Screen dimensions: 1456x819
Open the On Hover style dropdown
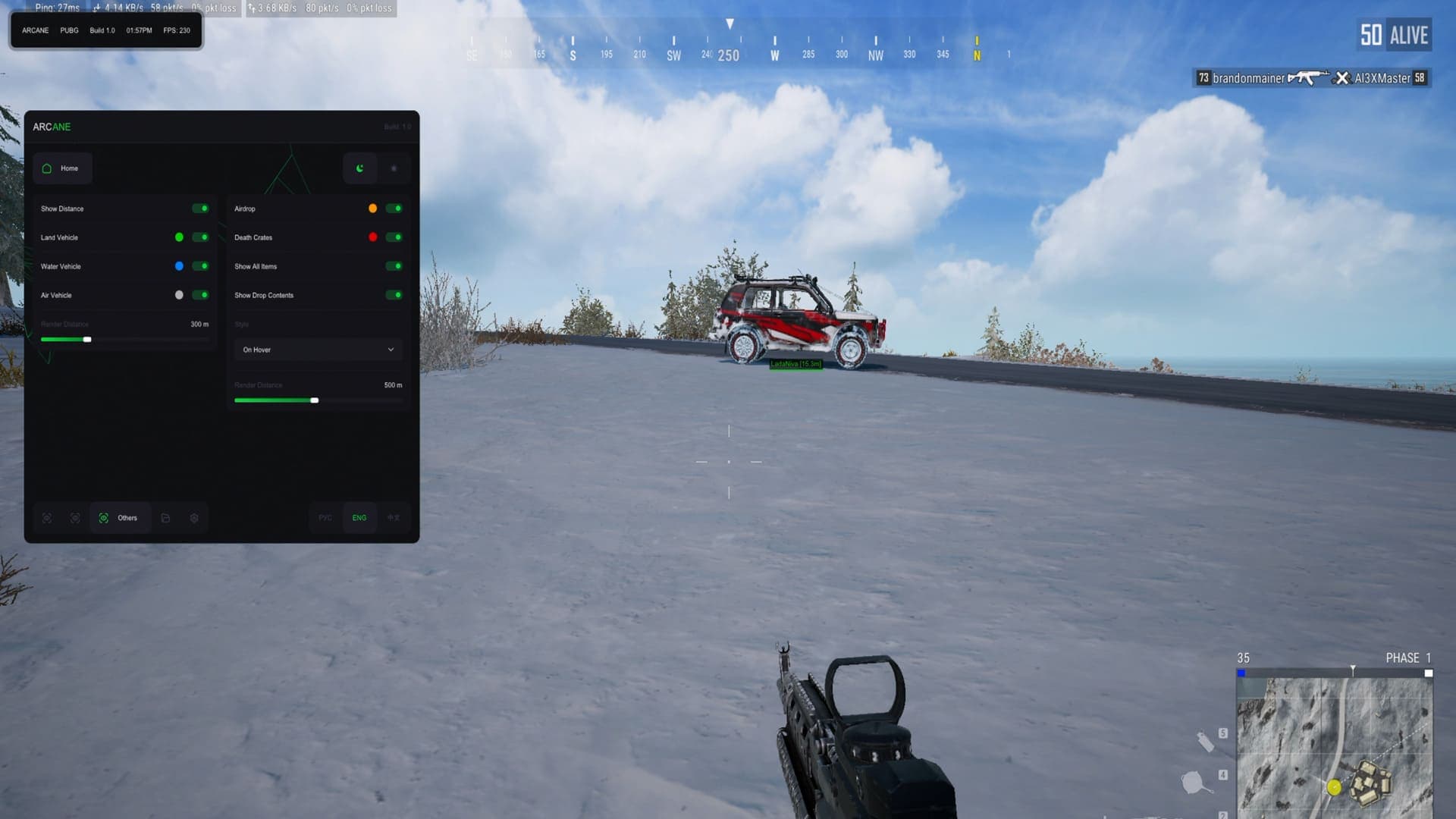coord(318,350)
